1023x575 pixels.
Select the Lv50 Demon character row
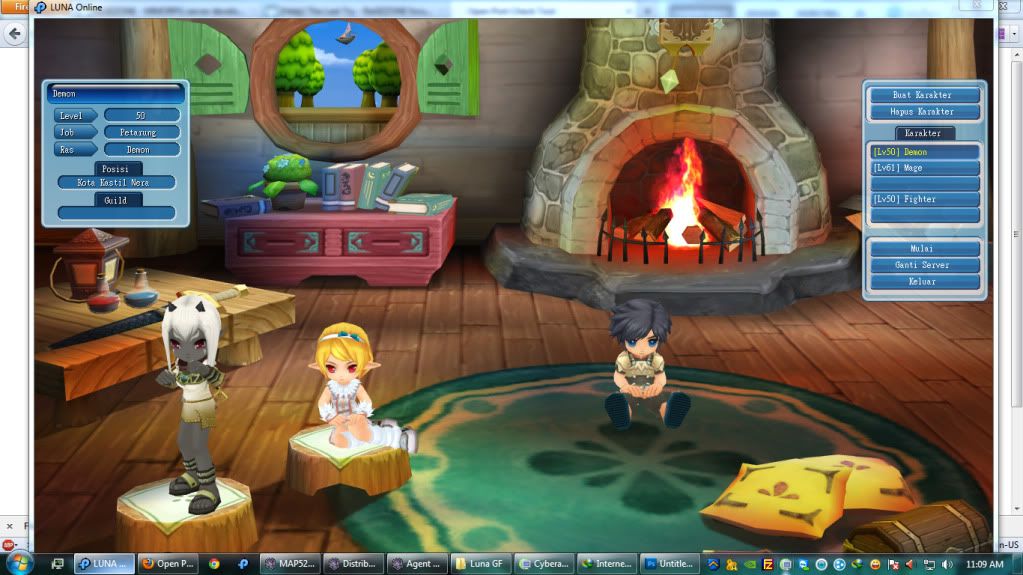tap(923, 152)
